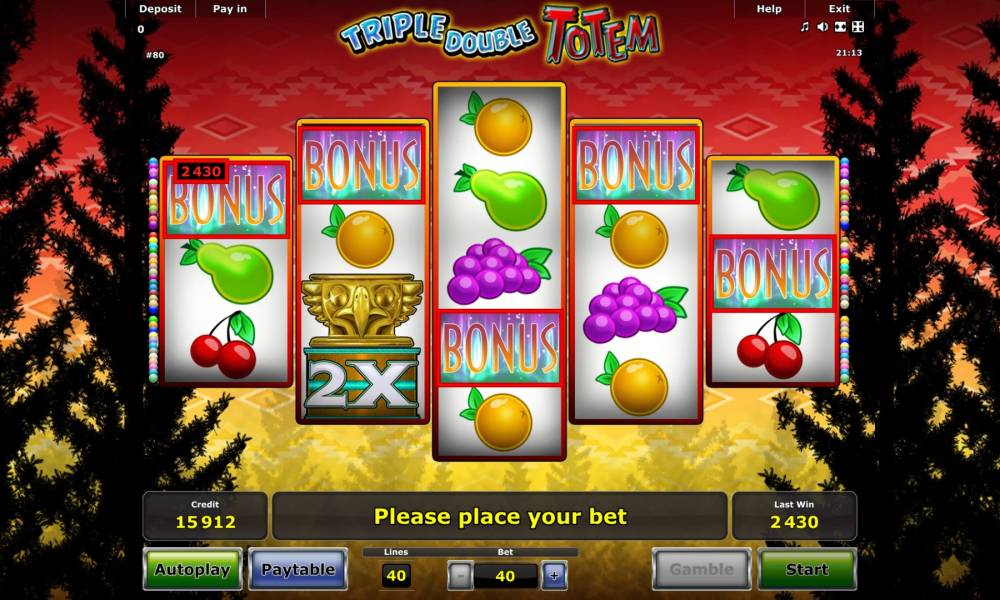The height and width of the screenshot is (600, 1000).
Task: Exit the game
Action: tap(839, 9)
